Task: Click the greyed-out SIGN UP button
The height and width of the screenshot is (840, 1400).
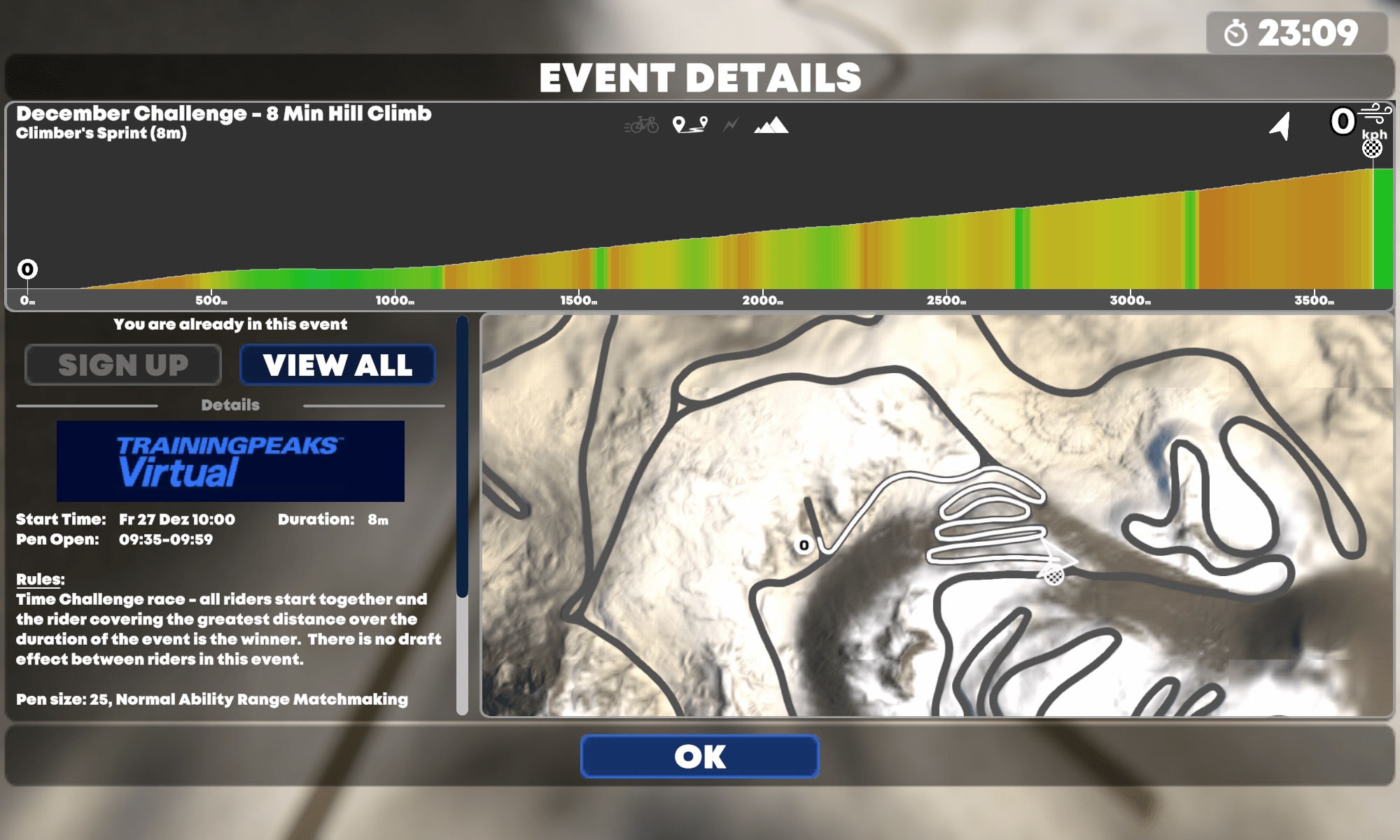Action: pyautogui.click(x=123, y=365)
